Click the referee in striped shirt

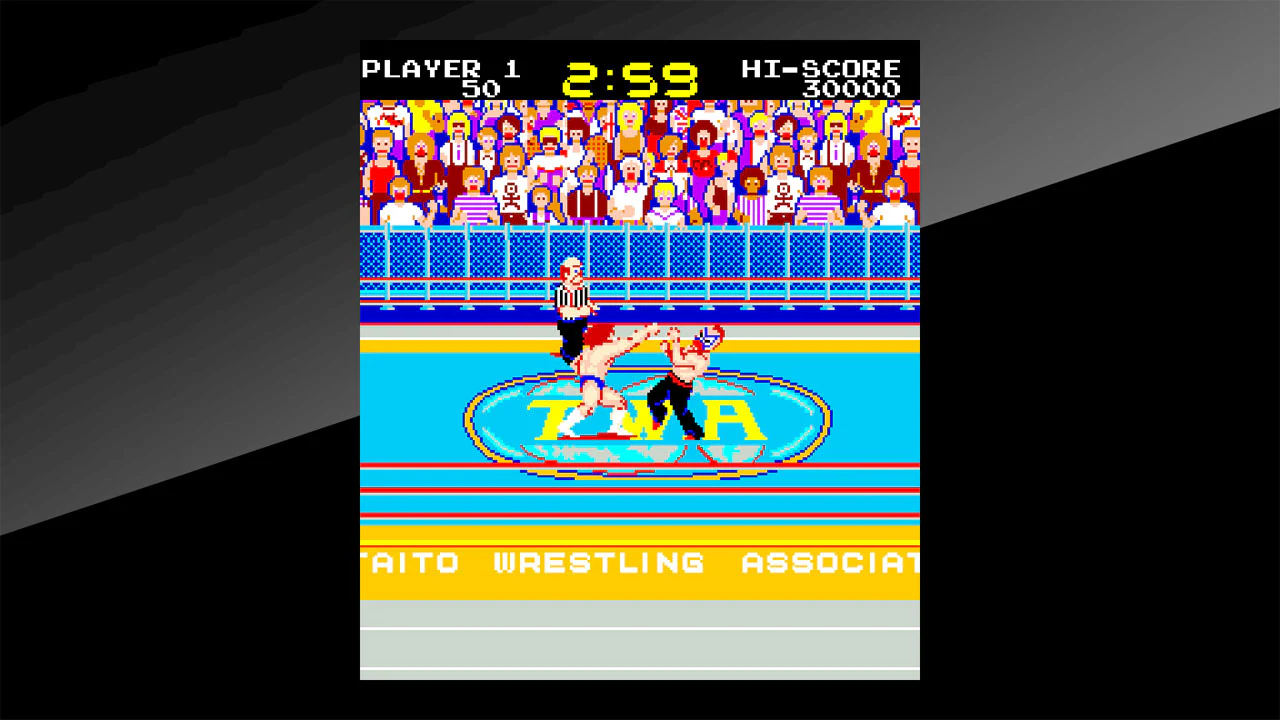click(568, 295)
